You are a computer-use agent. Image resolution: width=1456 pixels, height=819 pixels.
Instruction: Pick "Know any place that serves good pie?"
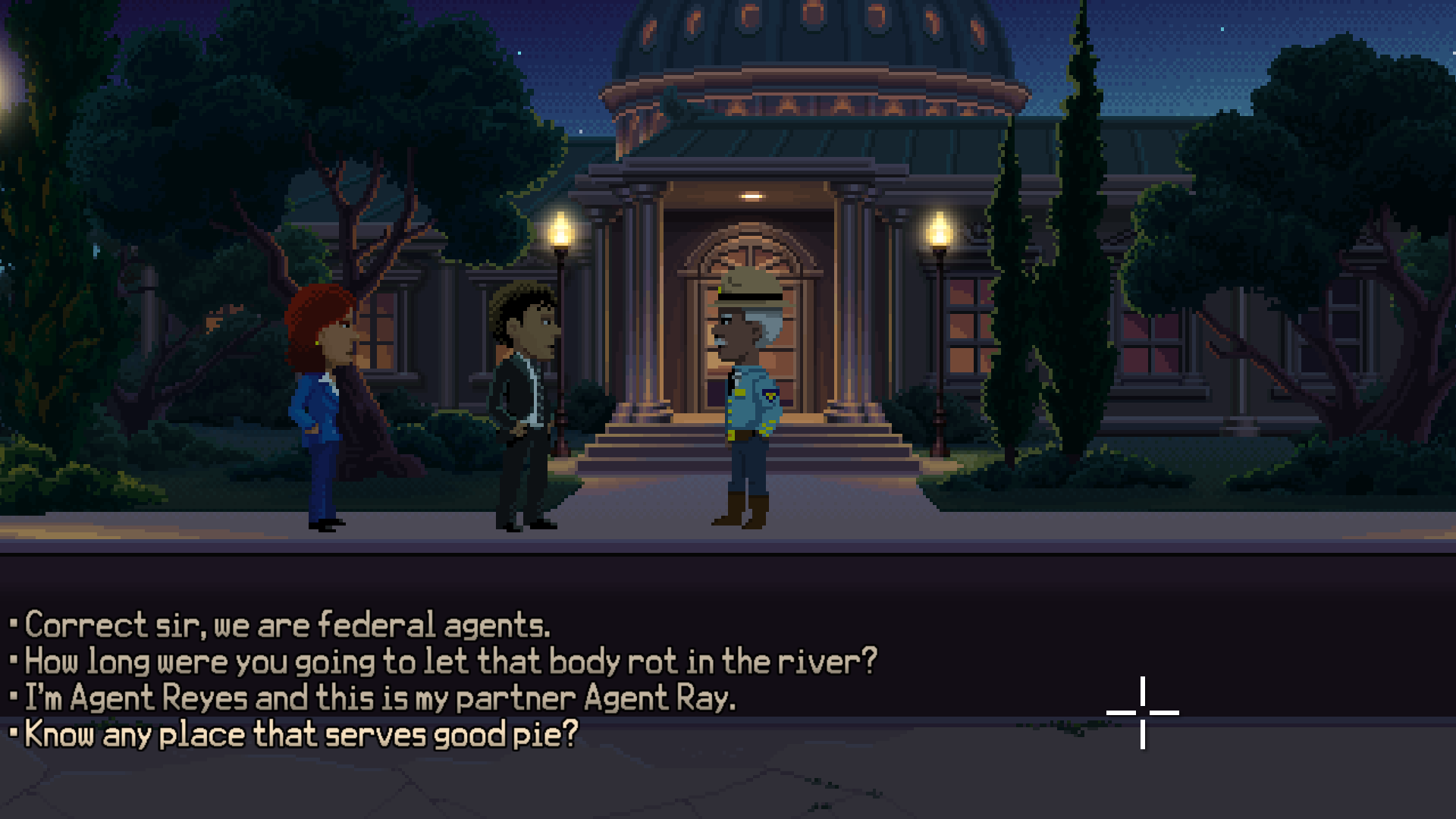tap(301, 735)
